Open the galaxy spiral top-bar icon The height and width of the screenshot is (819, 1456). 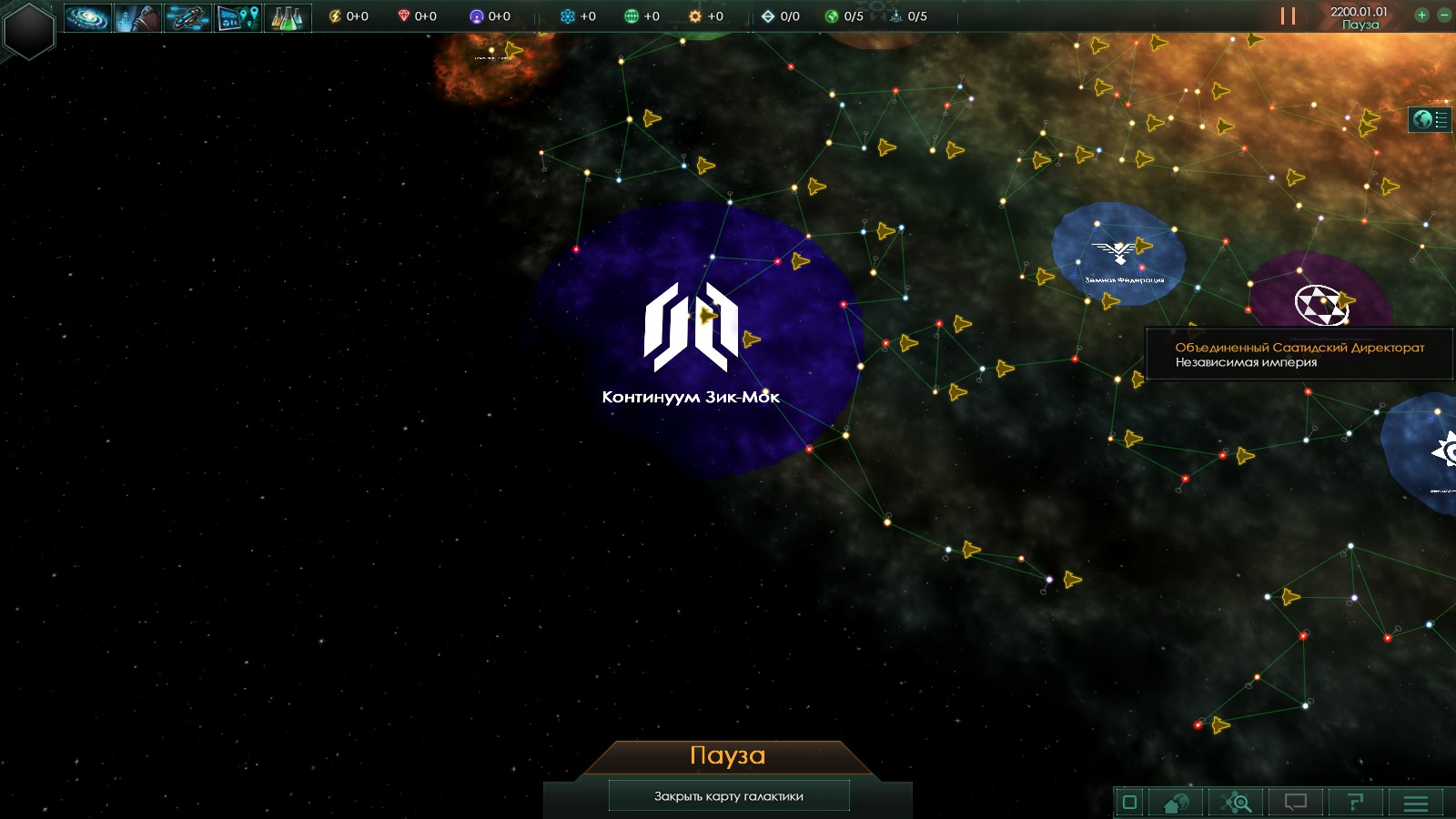(87, 17)
